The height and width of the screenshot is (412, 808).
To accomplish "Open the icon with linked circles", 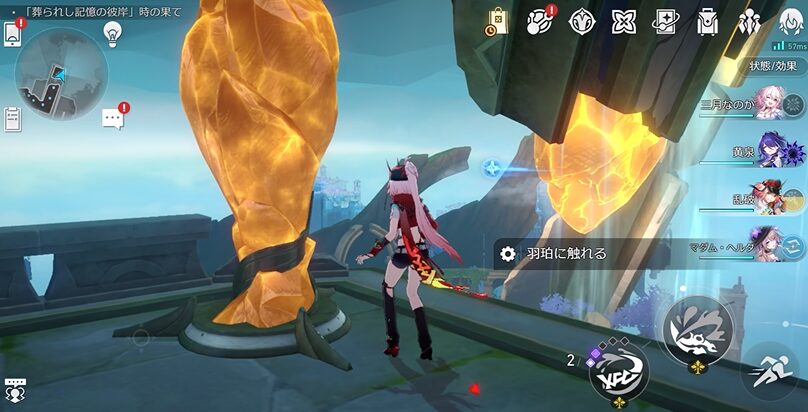I will pos(540,21).
